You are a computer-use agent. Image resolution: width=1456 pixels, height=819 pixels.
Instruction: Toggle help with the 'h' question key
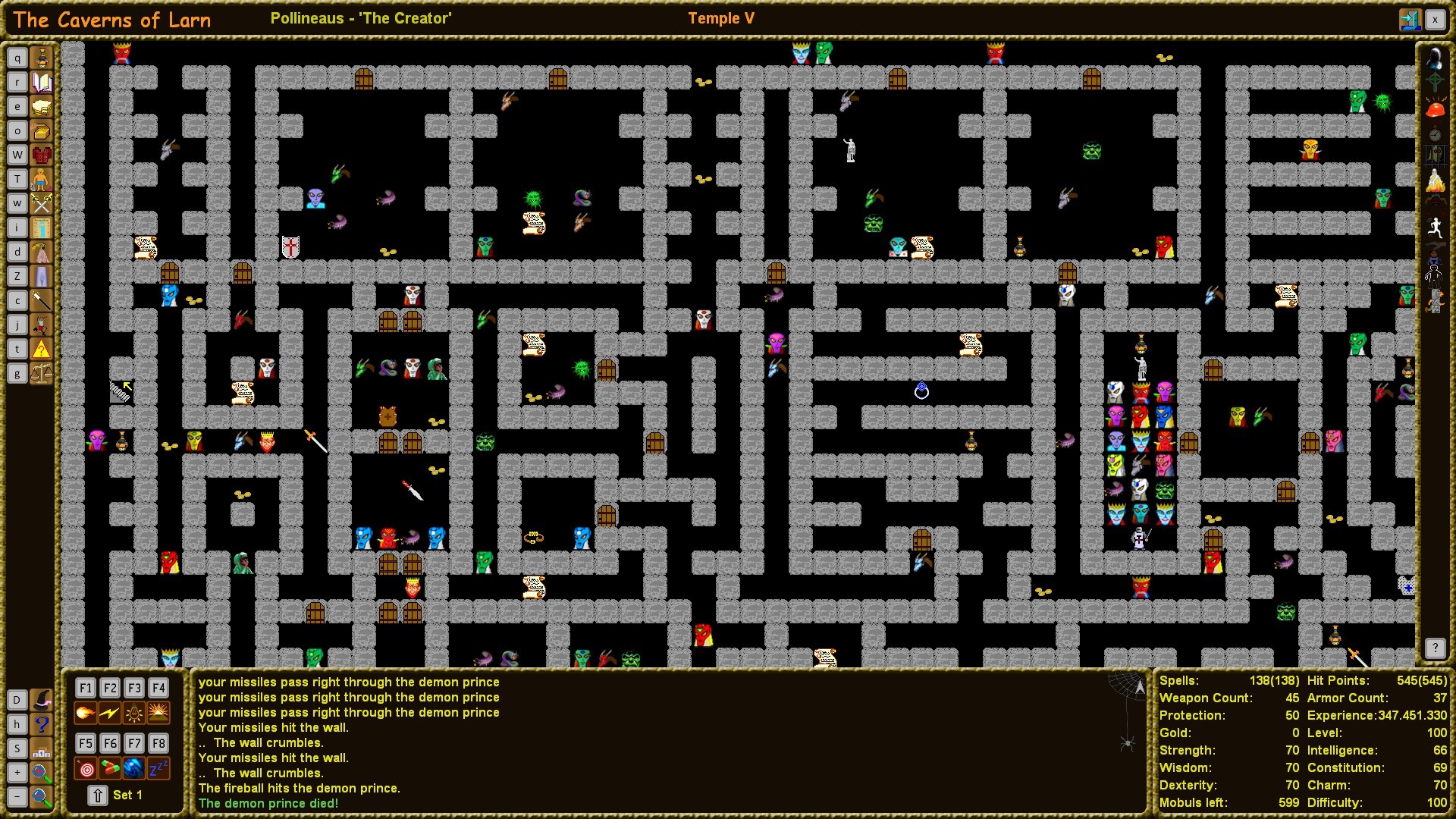(x=17, y=724)
